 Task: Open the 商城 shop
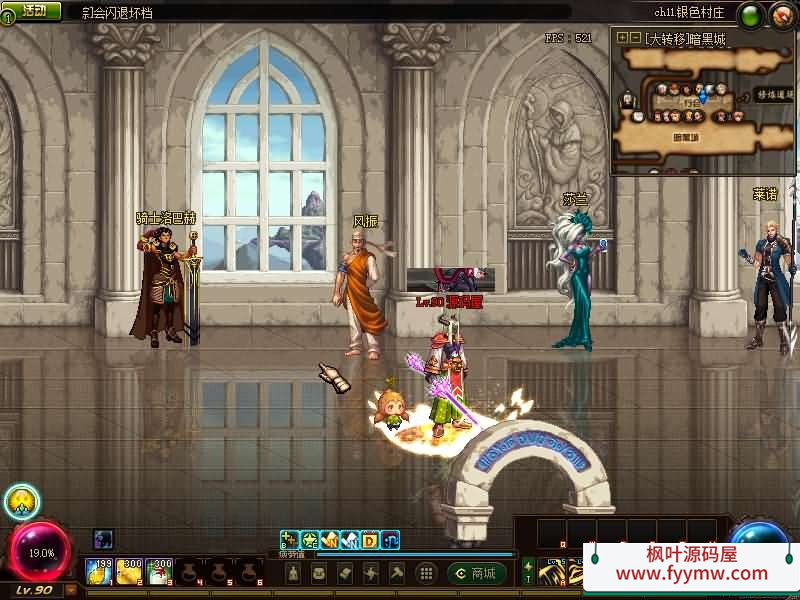pos(477,573)
